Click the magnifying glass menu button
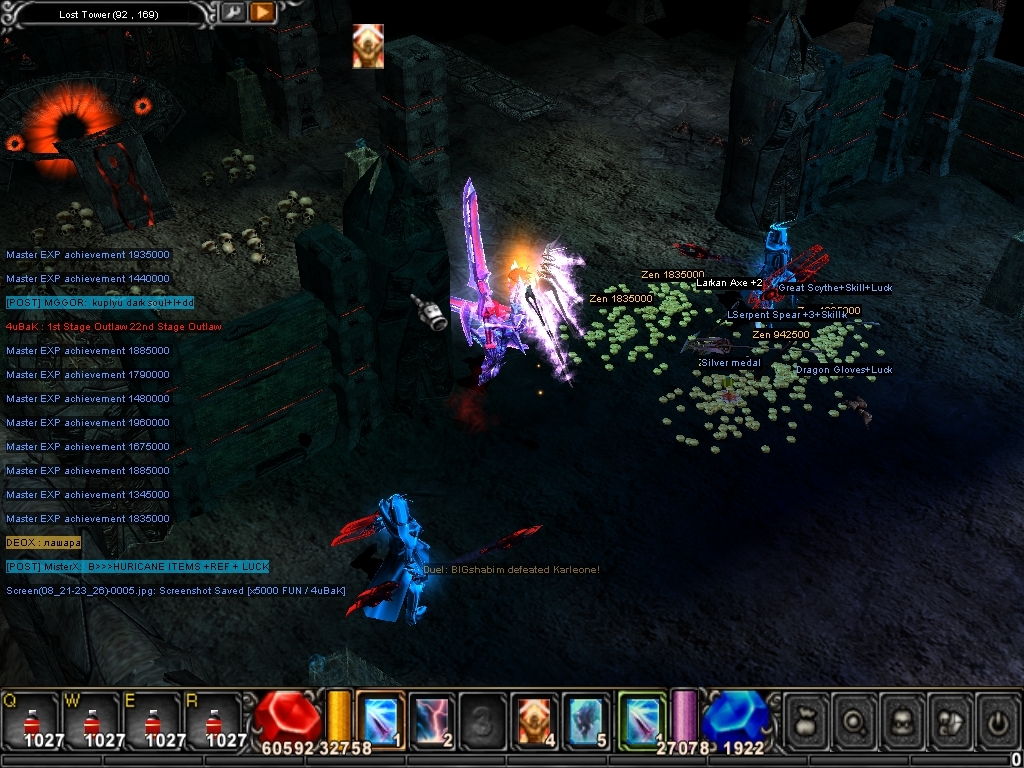 click(855, 718)
